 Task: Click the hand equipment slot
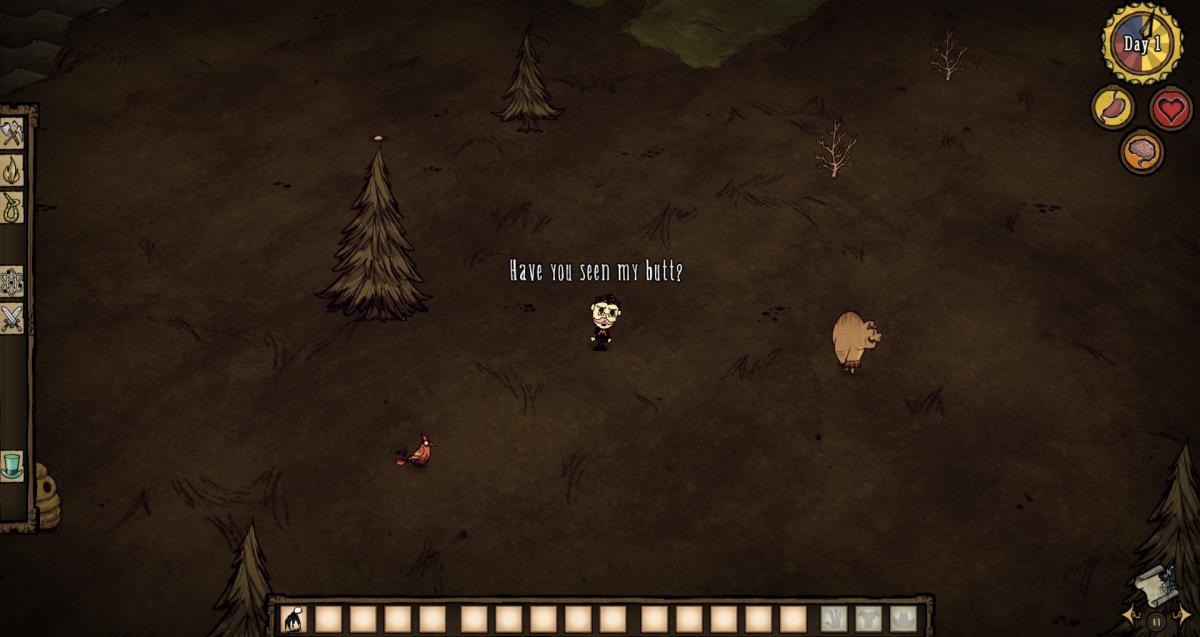tap(834, 619)
